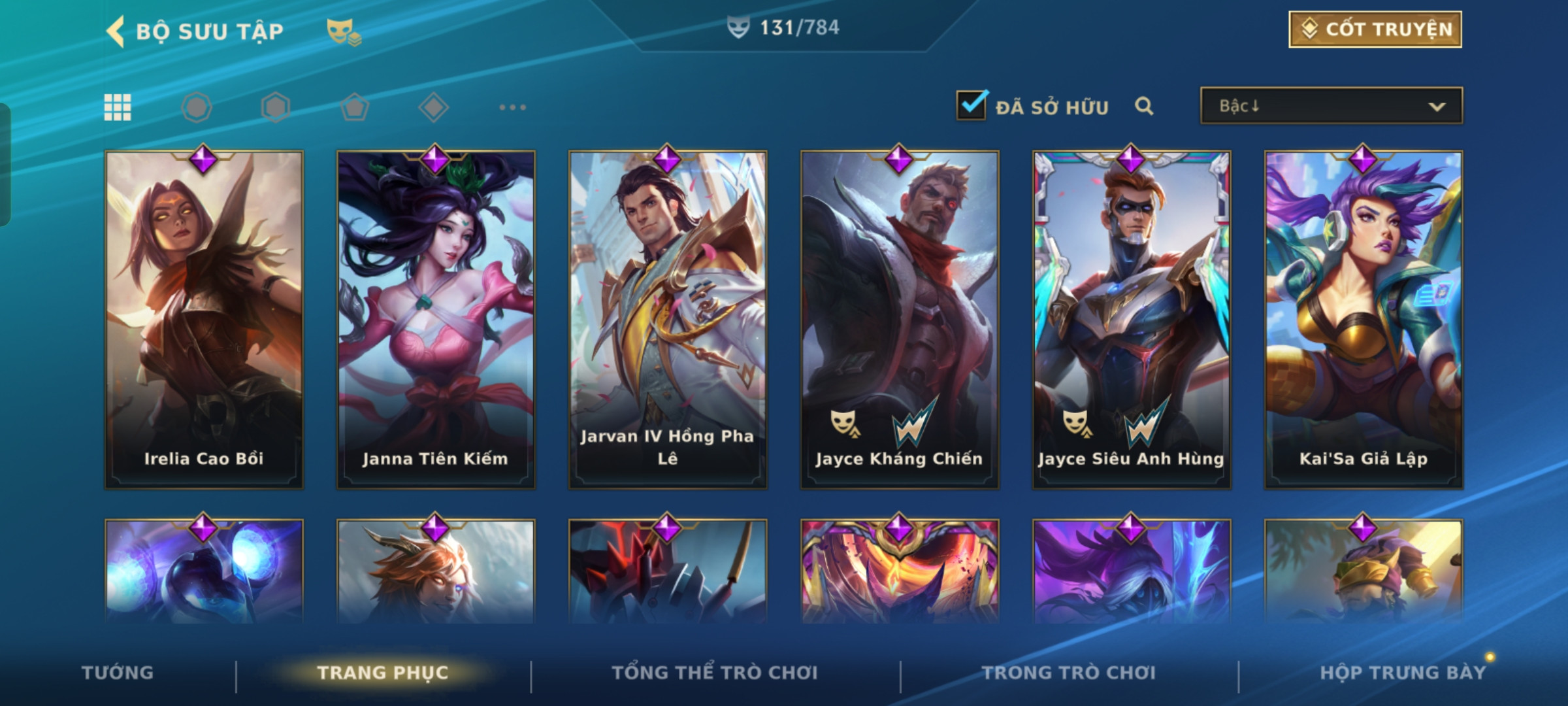The height and width of the screenshot is (706, 1568).
Task: Go back from Bộ Sưu Tập
Action: 116,31
